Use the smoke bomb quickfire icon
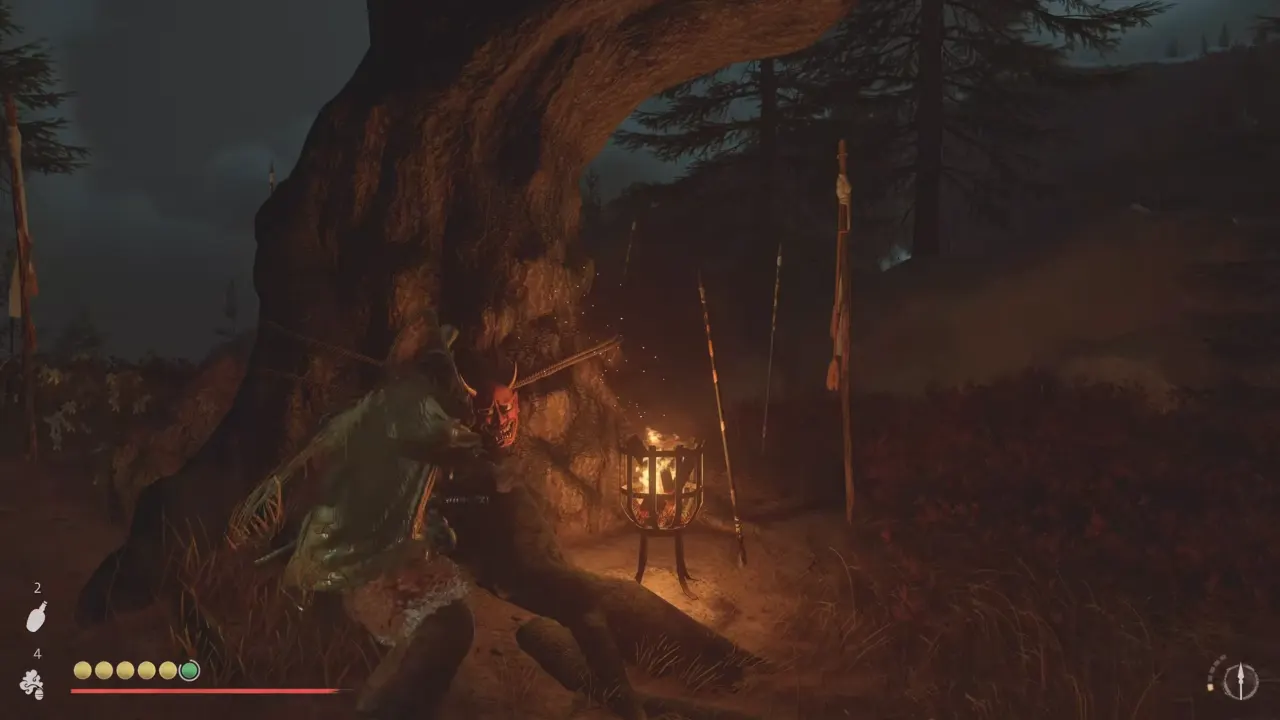The height and width of the screenshot is (720, 1280). click(x=31, y=684)
